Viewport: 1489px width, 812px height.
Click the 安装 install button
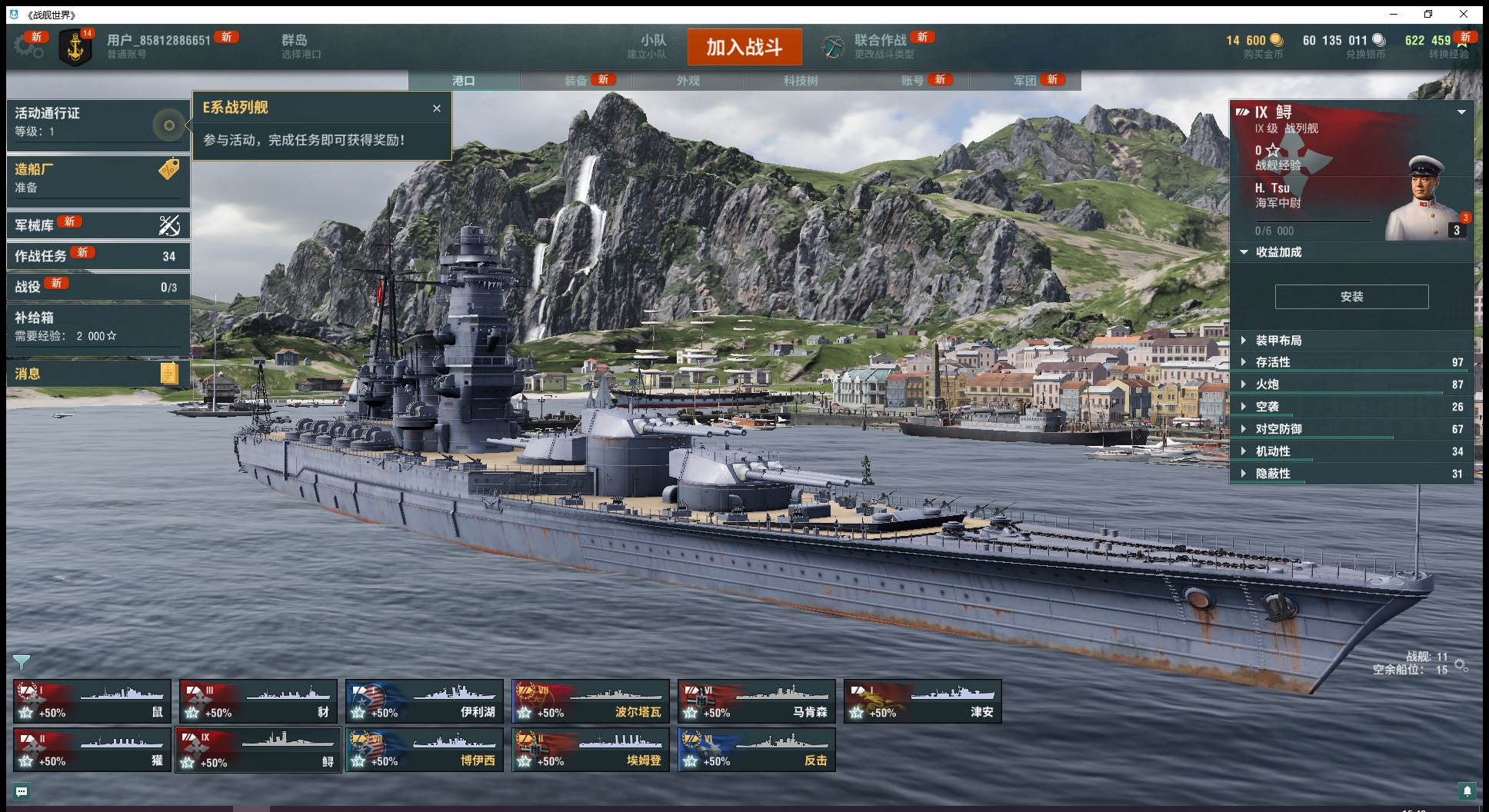click(1351, 297)
